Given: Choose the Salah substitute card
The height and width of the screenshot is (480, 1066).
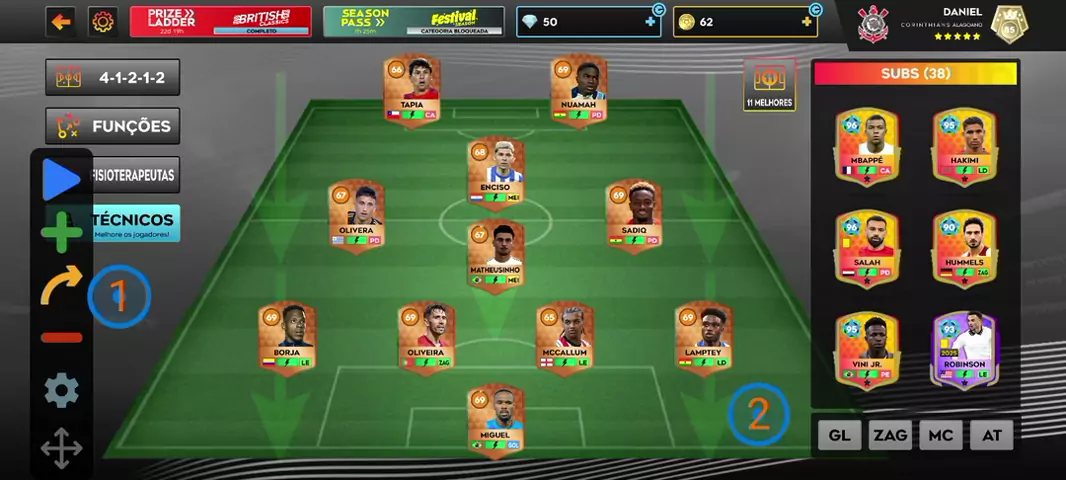Looking at the screenshot, I should [x=867, y=247].
